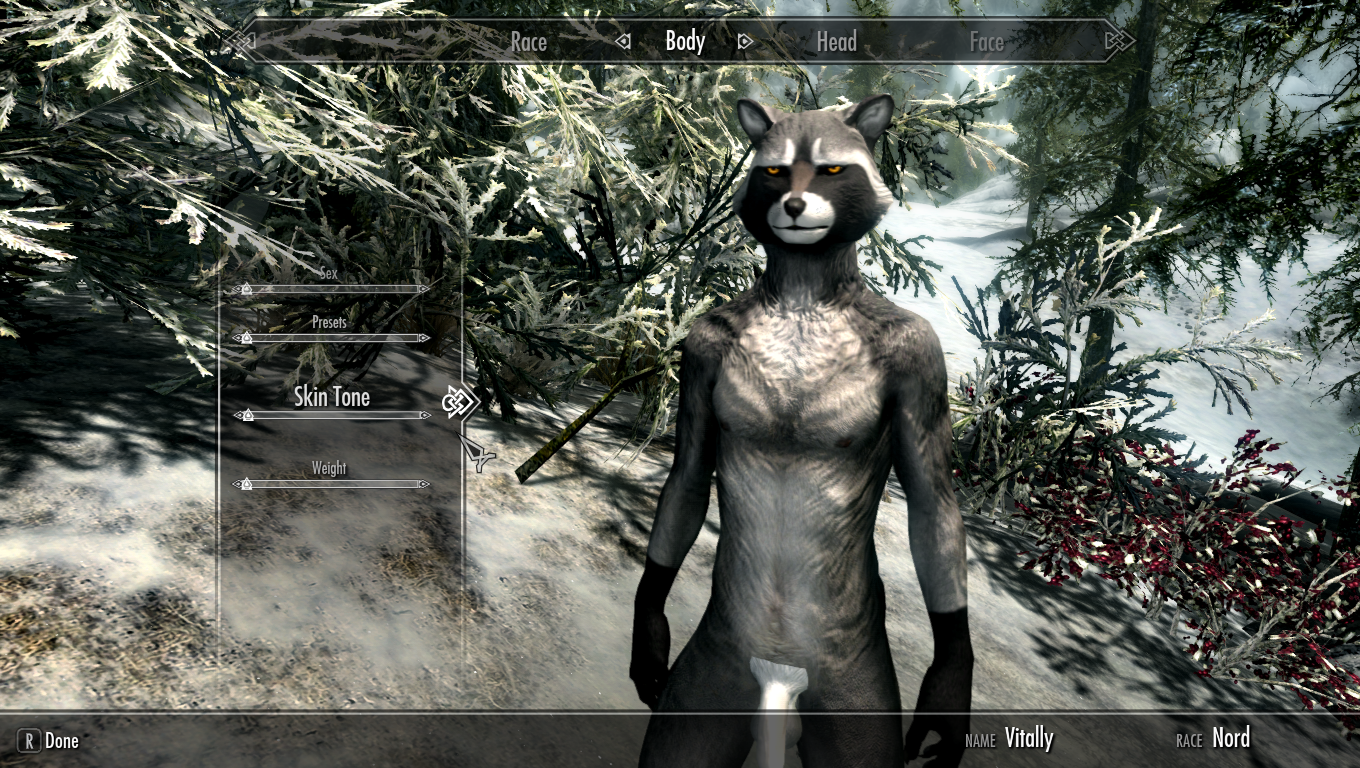Switch to the Head tab
The height and width of the screenshot is (768, 1360).
(x=836, y=42)
